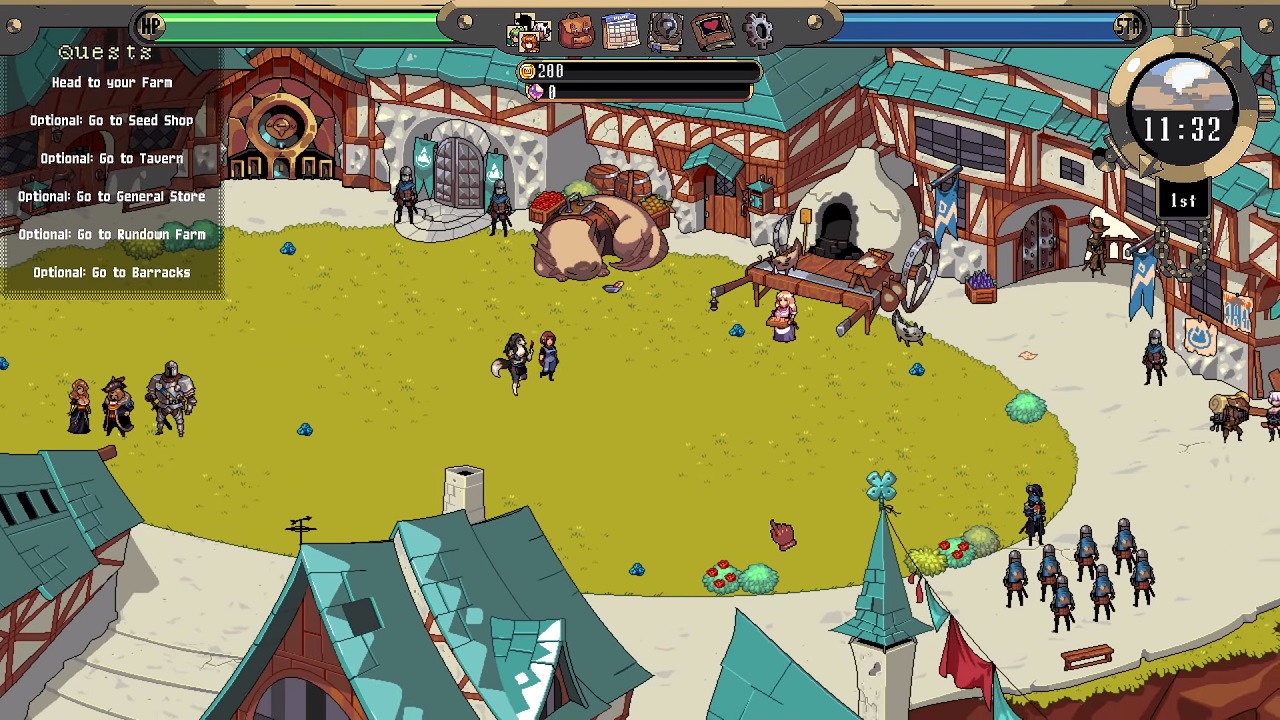This screenshot has width=1280, height=720.
Task: Open the question mark quest journal
Action: tap(666, 31)
